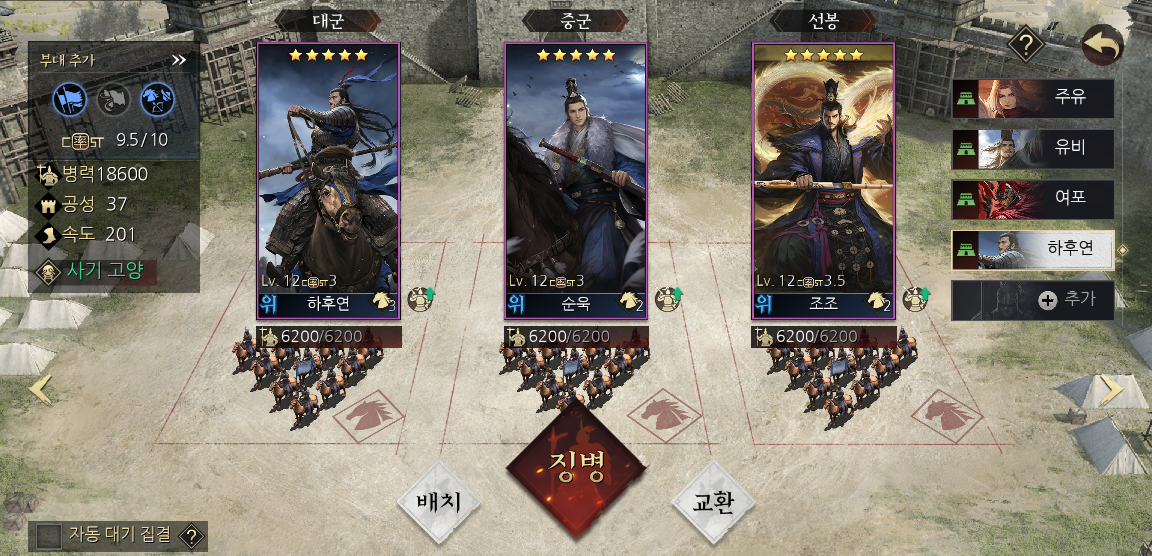Image resolution: width=1152 pixels, height=556 pixels.
Task: Open the help question mark at top
Action: (x=1026, y=44)
